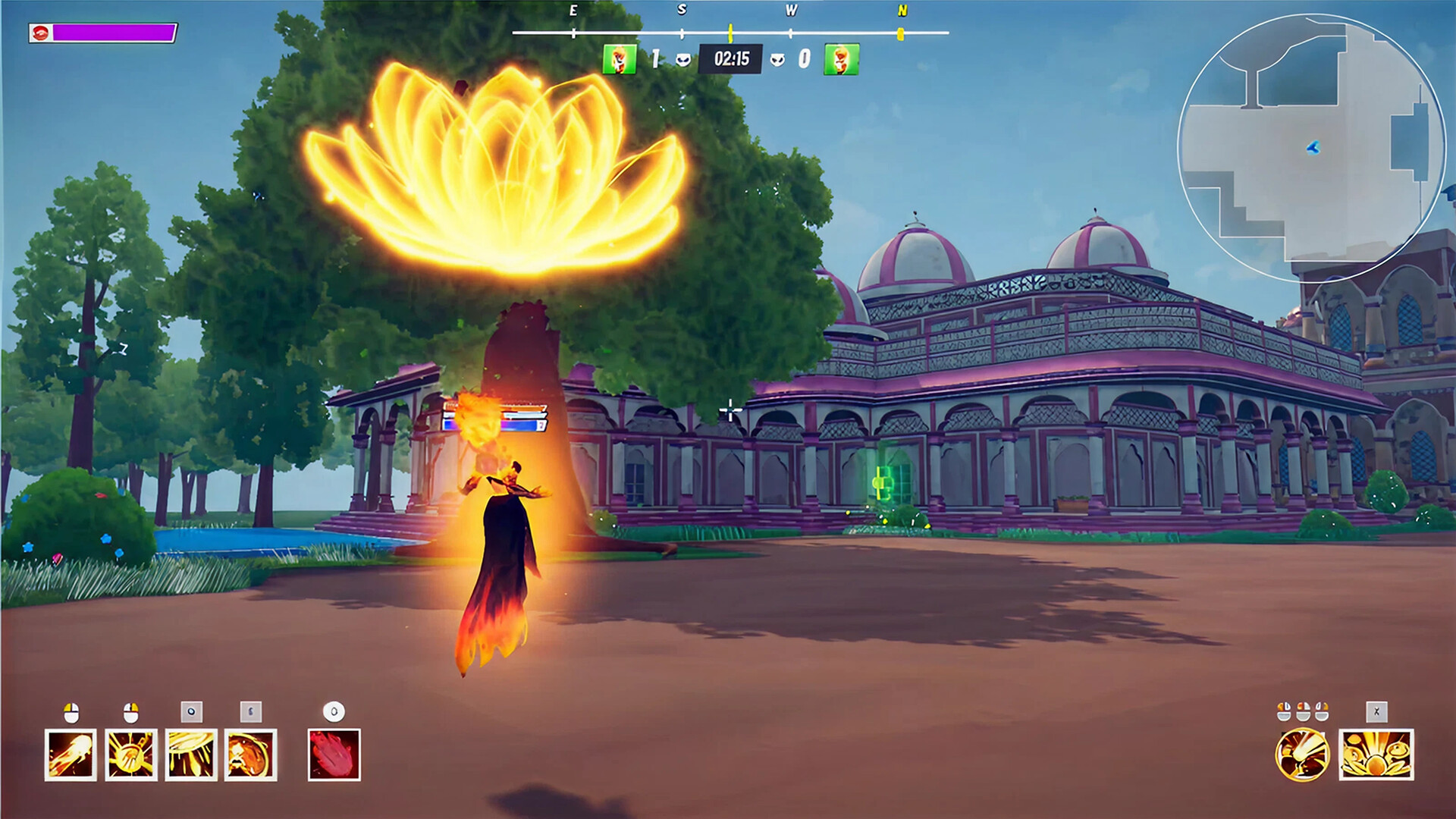Trigger the golden shockwave rays ability

click(191, 755)
